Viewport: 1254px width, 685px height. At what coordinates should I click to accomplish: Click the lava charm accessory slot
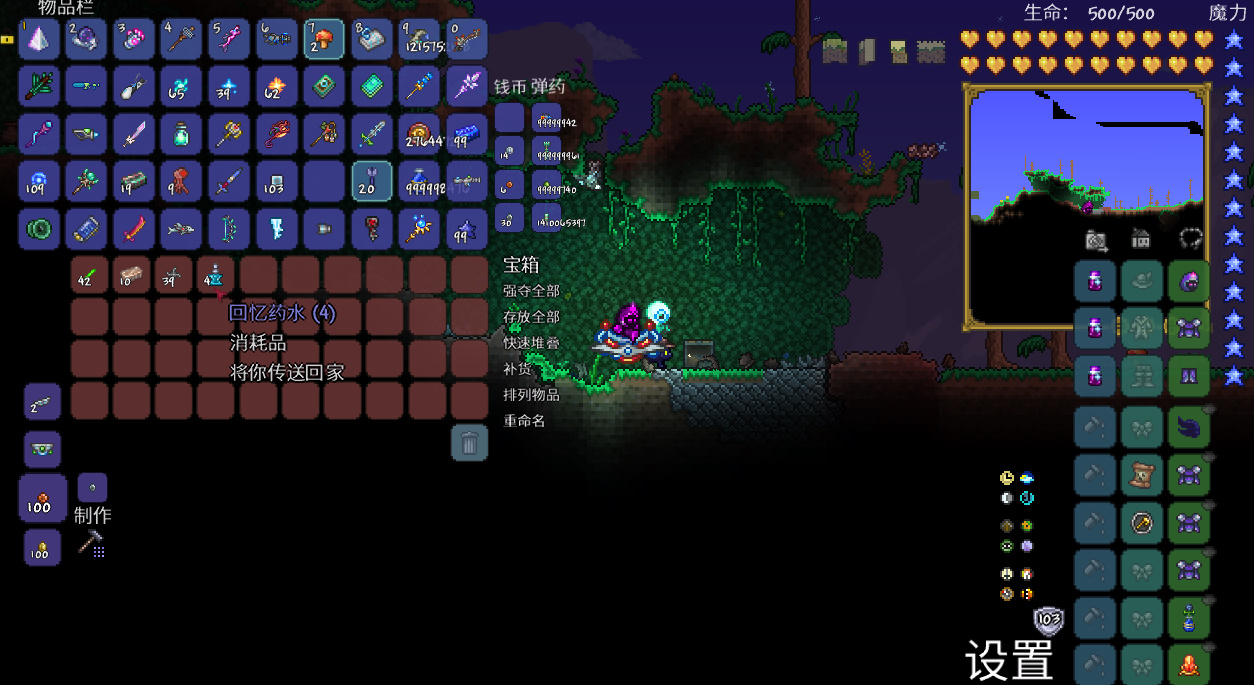(1188, 664)
